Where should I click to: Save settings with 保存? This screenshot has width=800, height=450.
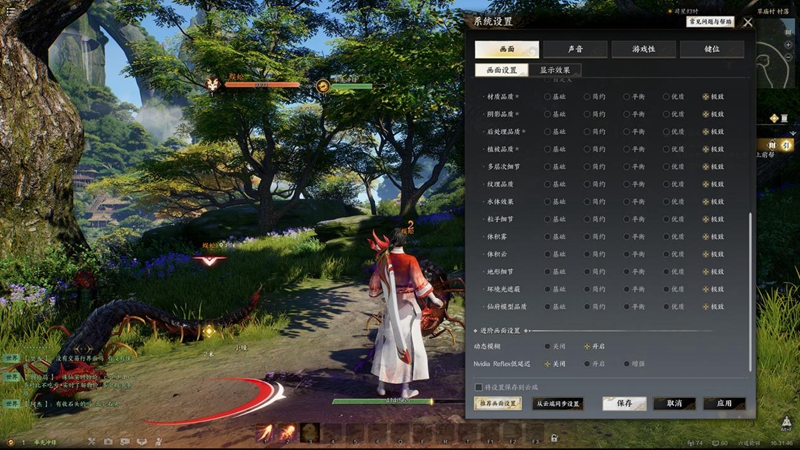click(x=624, y=404)
